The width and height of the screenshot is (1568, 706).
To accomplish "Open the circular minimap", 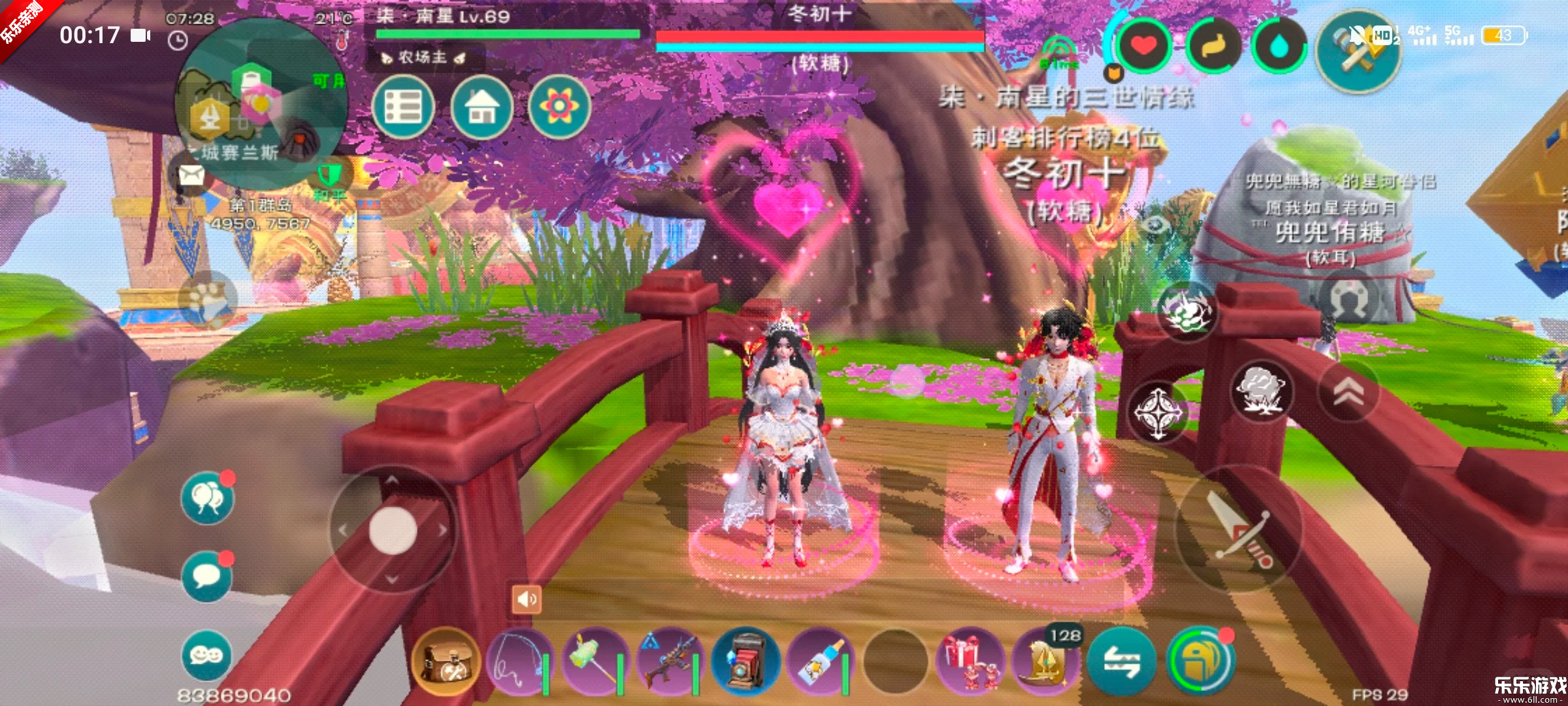I will tap(261, 105).
